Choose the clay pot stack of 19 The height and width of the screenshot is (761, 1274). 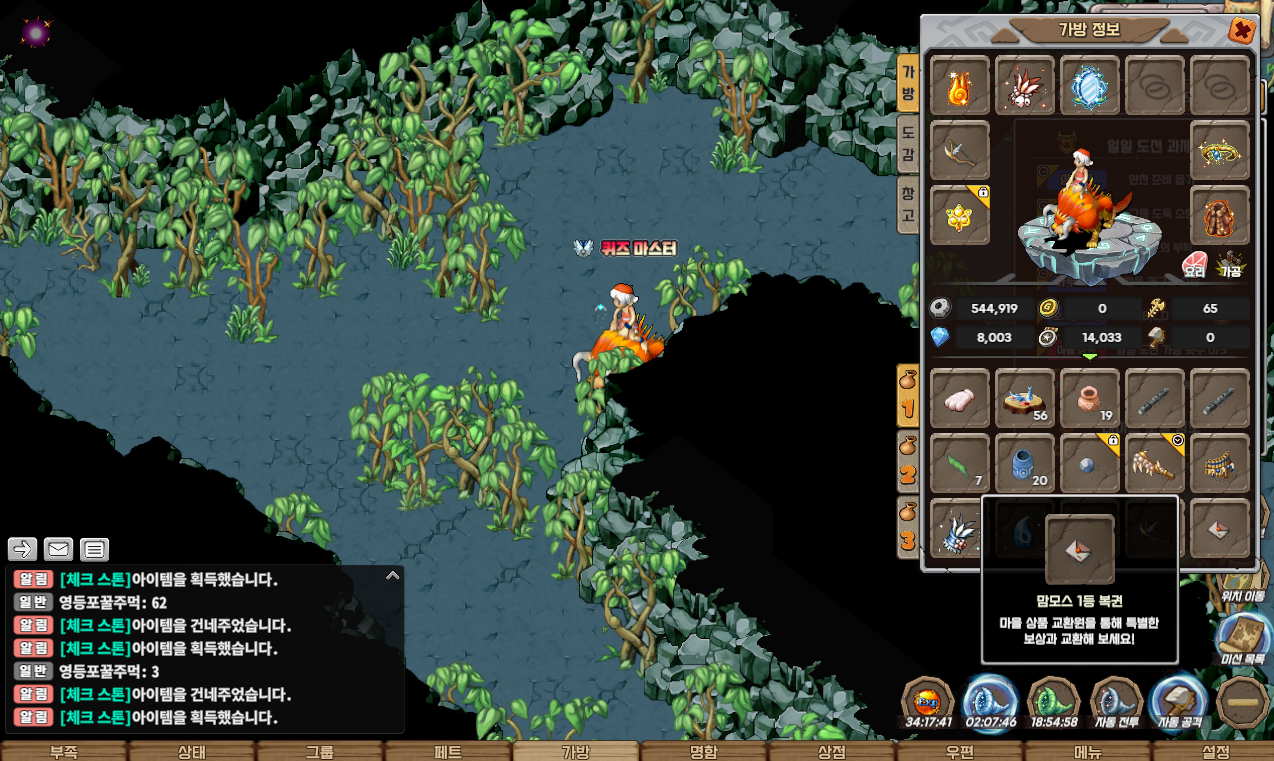click(1089, 399)
